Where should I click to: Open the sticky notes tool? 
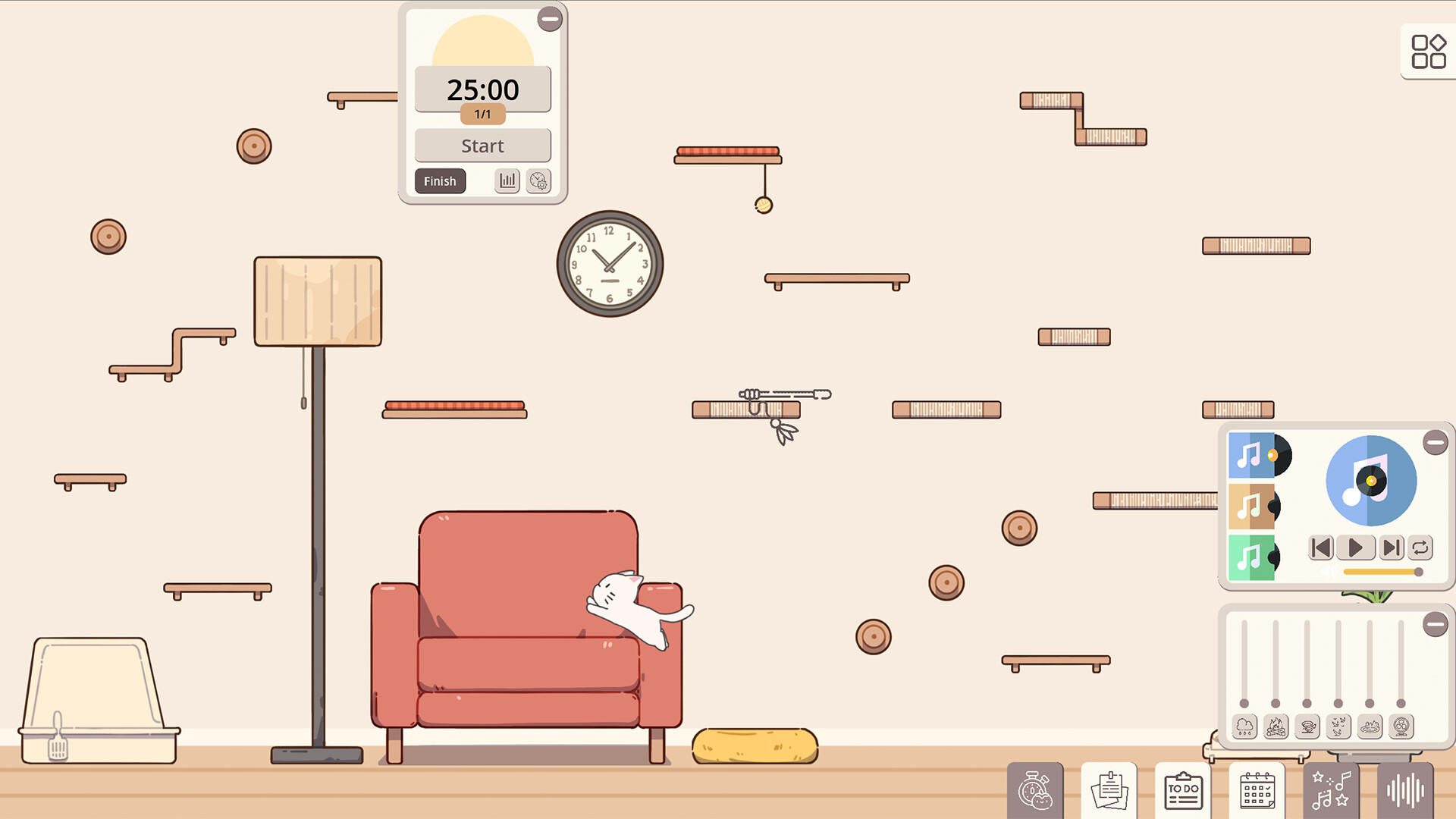[x=1109, y=792]
